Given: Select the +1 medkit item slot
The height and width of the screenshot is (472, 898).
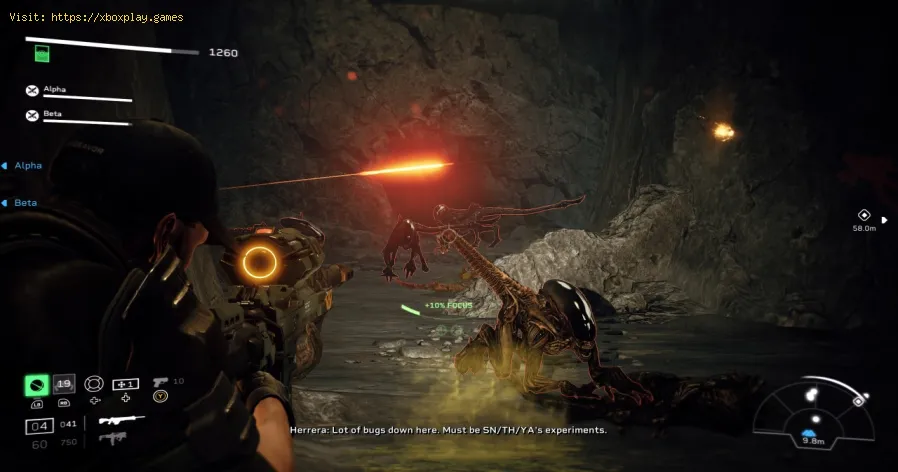Looking at the screenshot, I should click(126, 384).
